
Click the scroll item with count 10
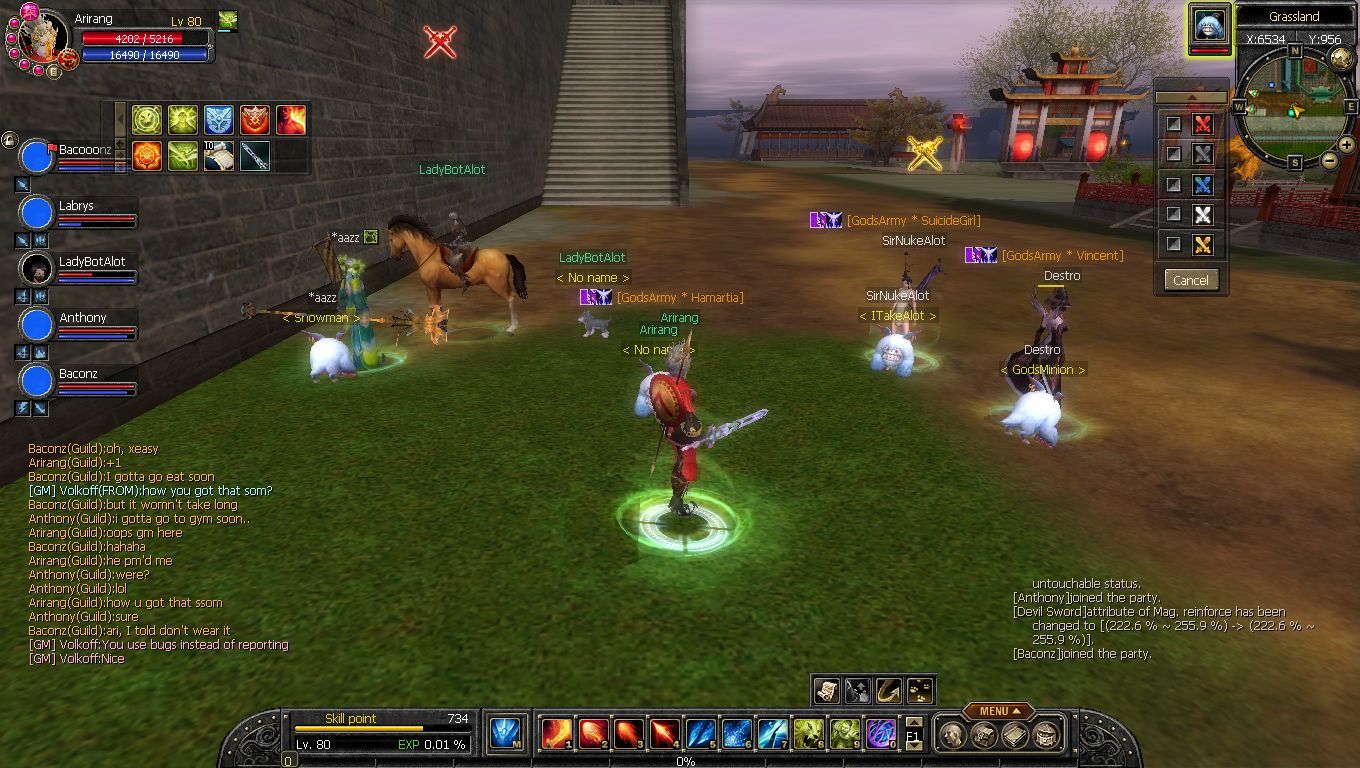pyautogui.click(x=219, y=155)
